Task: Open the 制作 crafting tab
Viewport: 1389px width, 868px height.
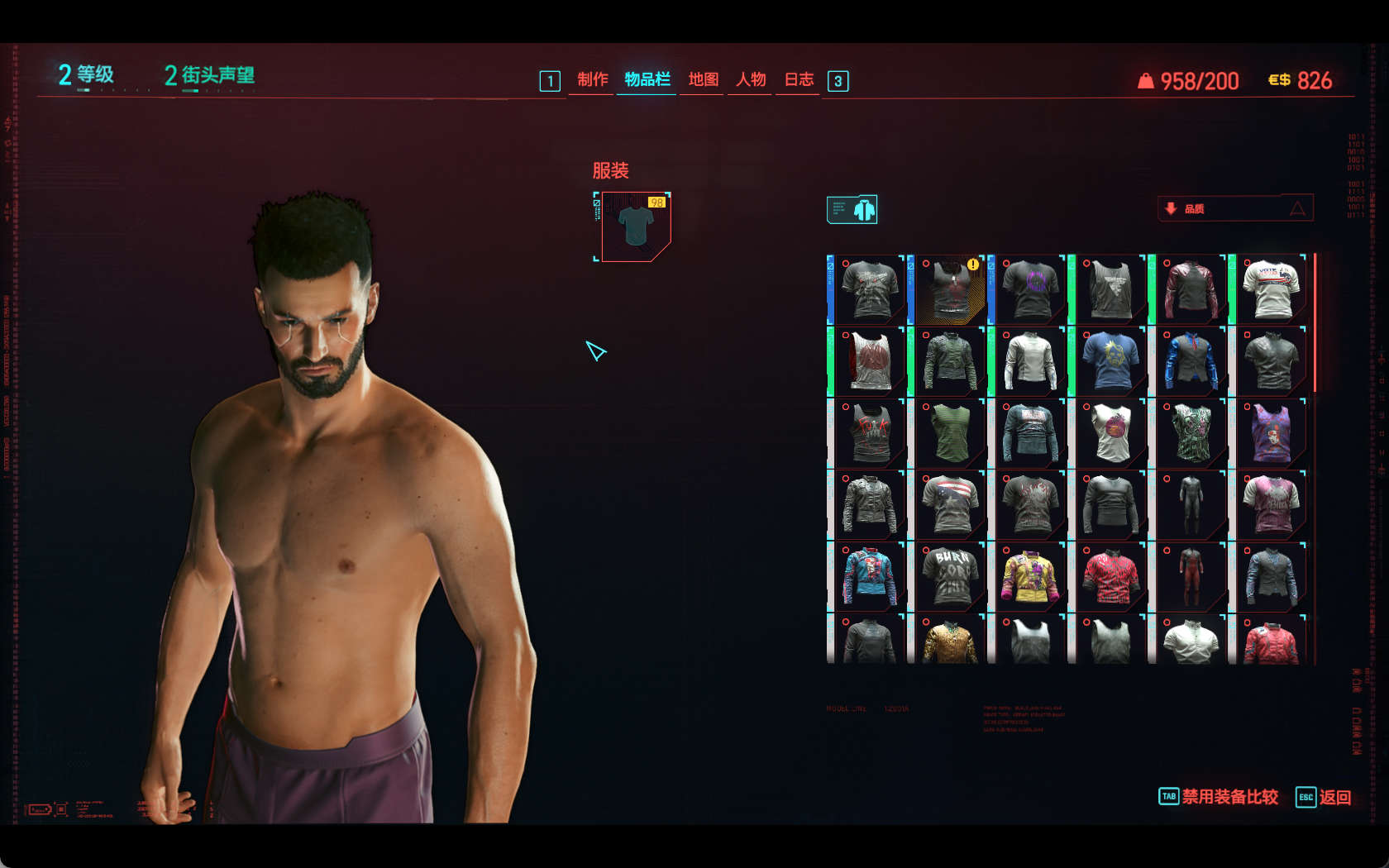Action: [592, 79]
